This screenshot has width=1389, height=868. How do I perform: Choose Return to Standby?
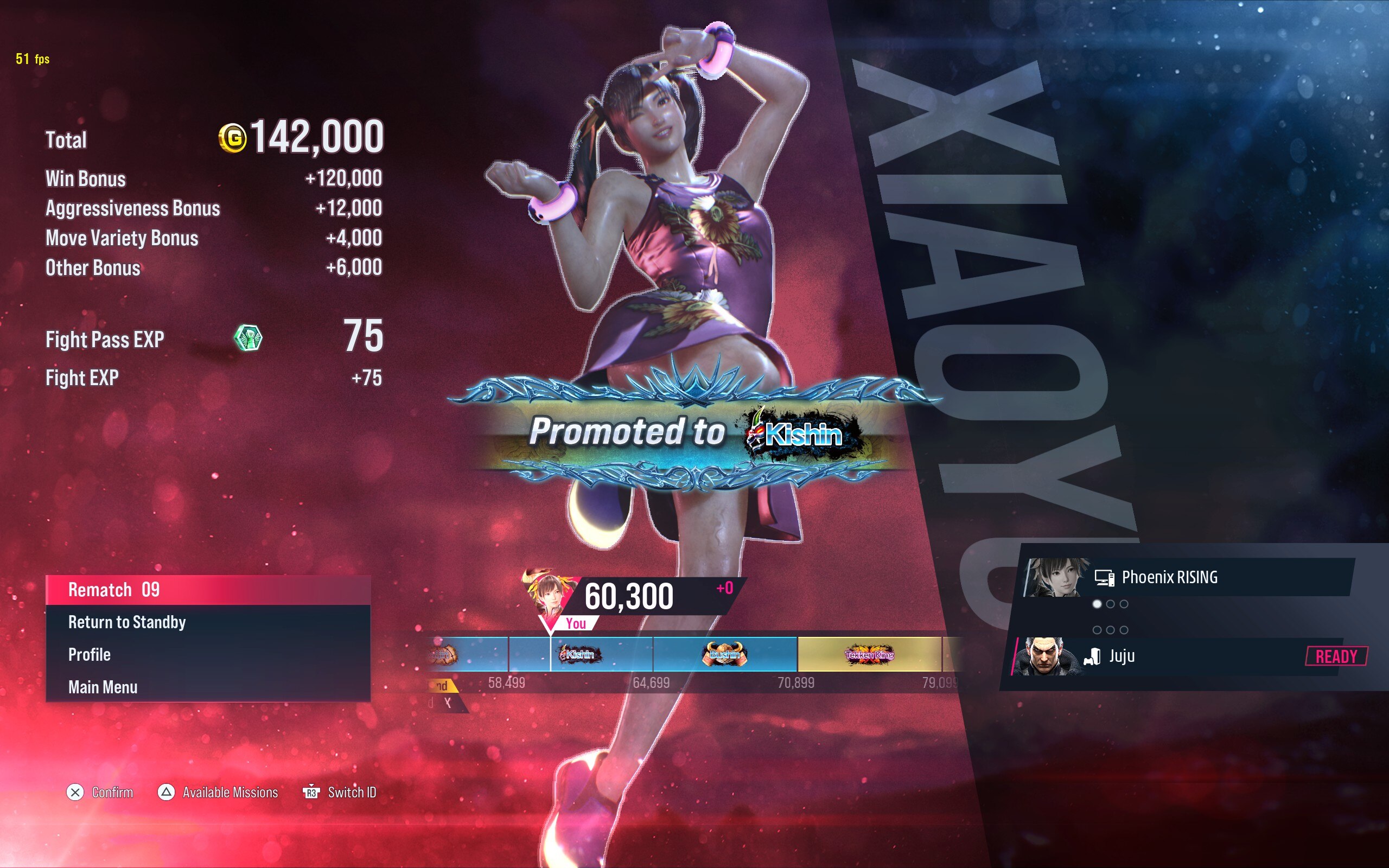208,622
